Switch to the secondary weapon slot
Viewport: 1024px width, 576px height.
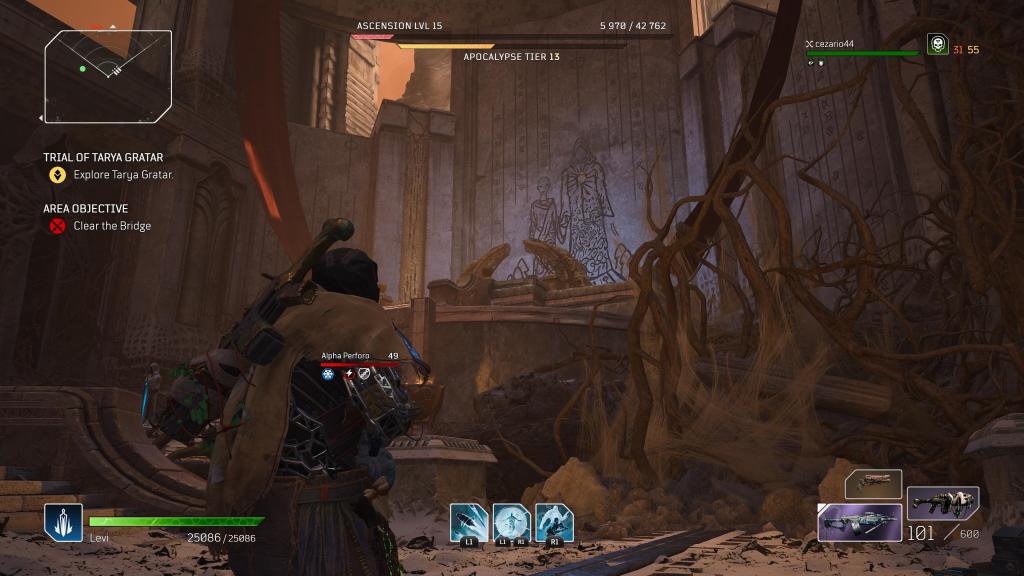click(942, 502)
